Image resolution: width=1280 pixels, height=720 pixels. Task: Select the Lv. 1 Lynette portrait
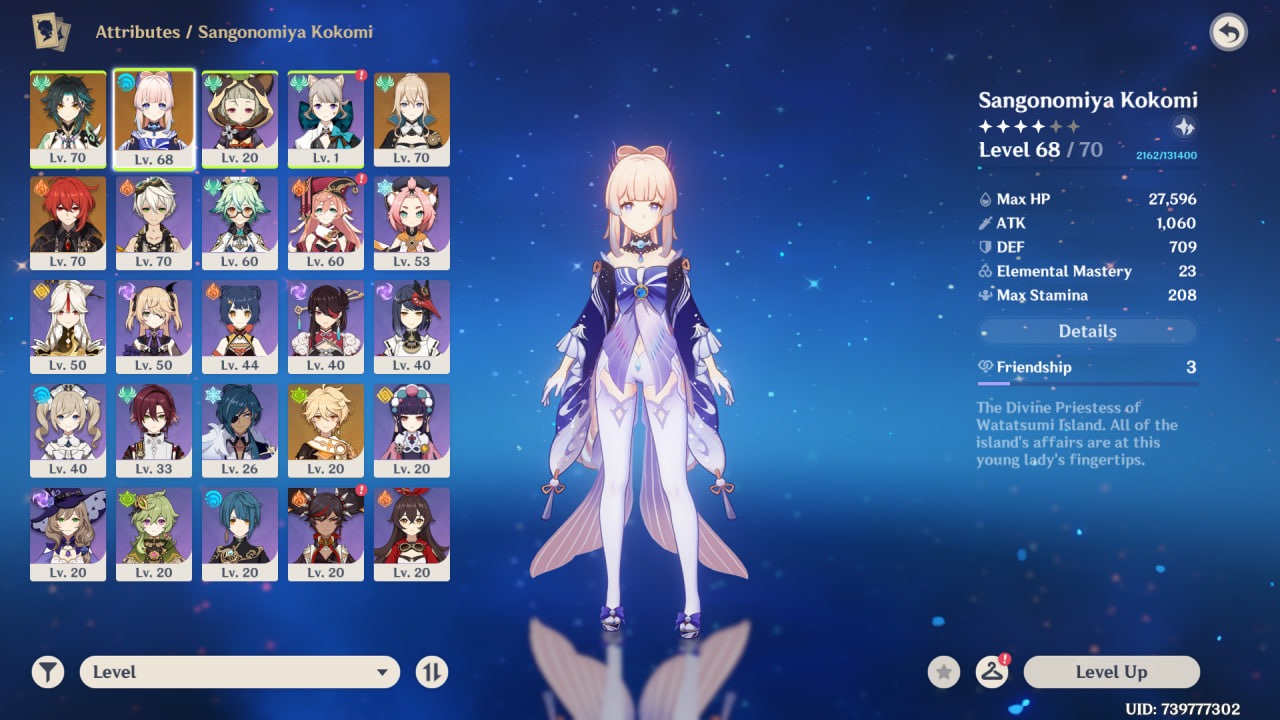pos(326,118)
